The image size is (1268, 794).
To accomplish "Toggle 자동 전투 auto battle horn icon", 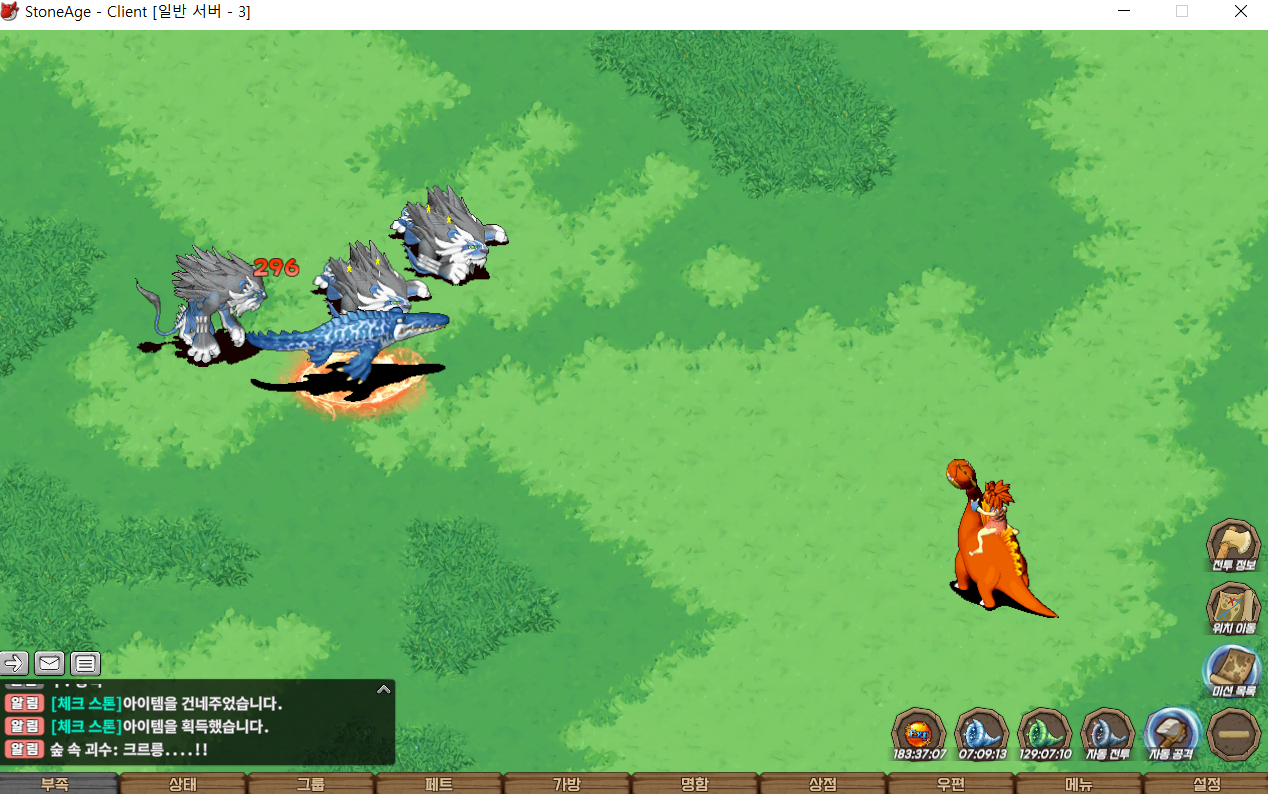I will point(1108,732).
